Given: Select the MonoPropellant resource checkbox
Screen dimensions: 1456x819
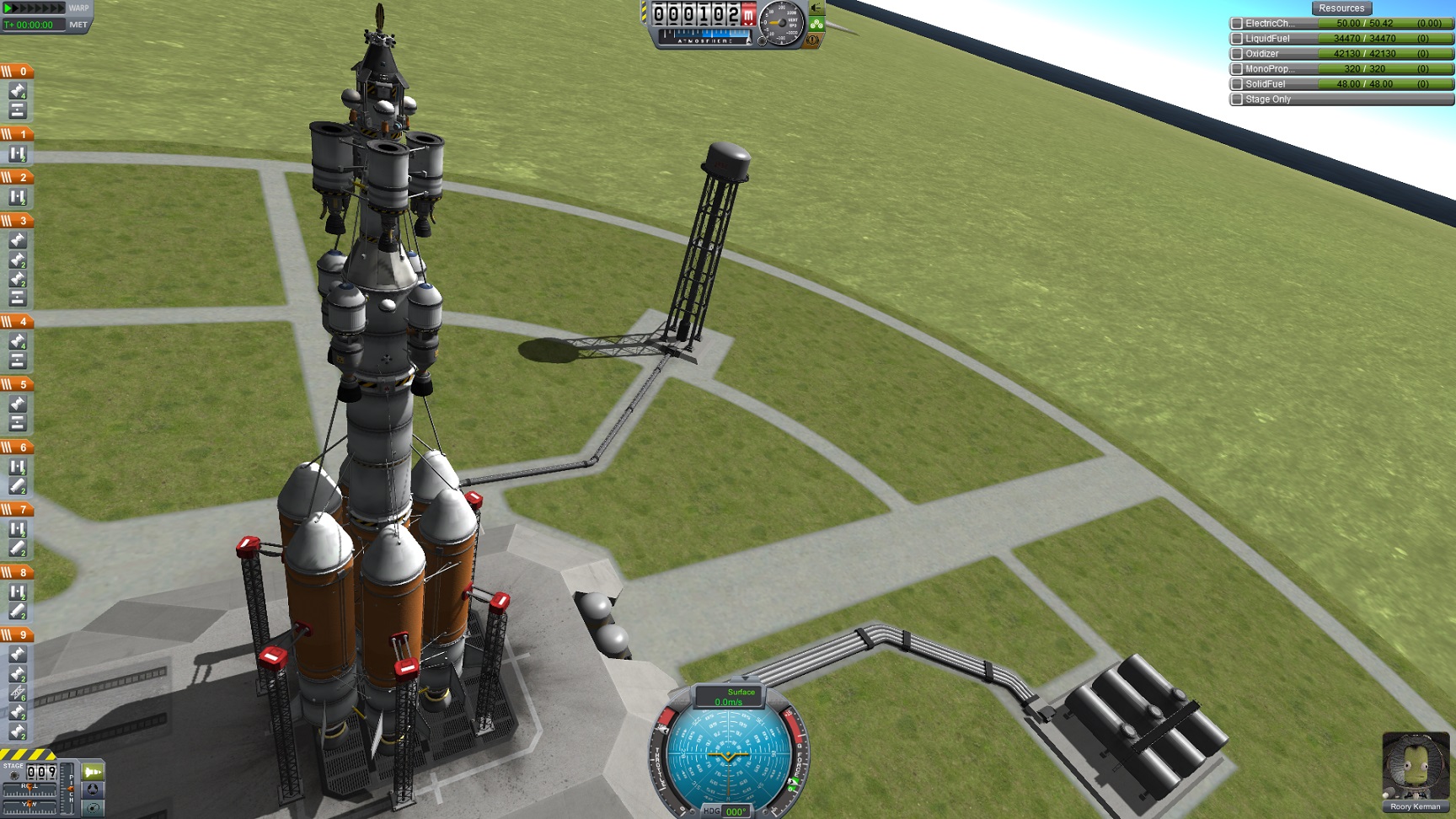Looking at the screenshot, I should (x=1237, y=69).
